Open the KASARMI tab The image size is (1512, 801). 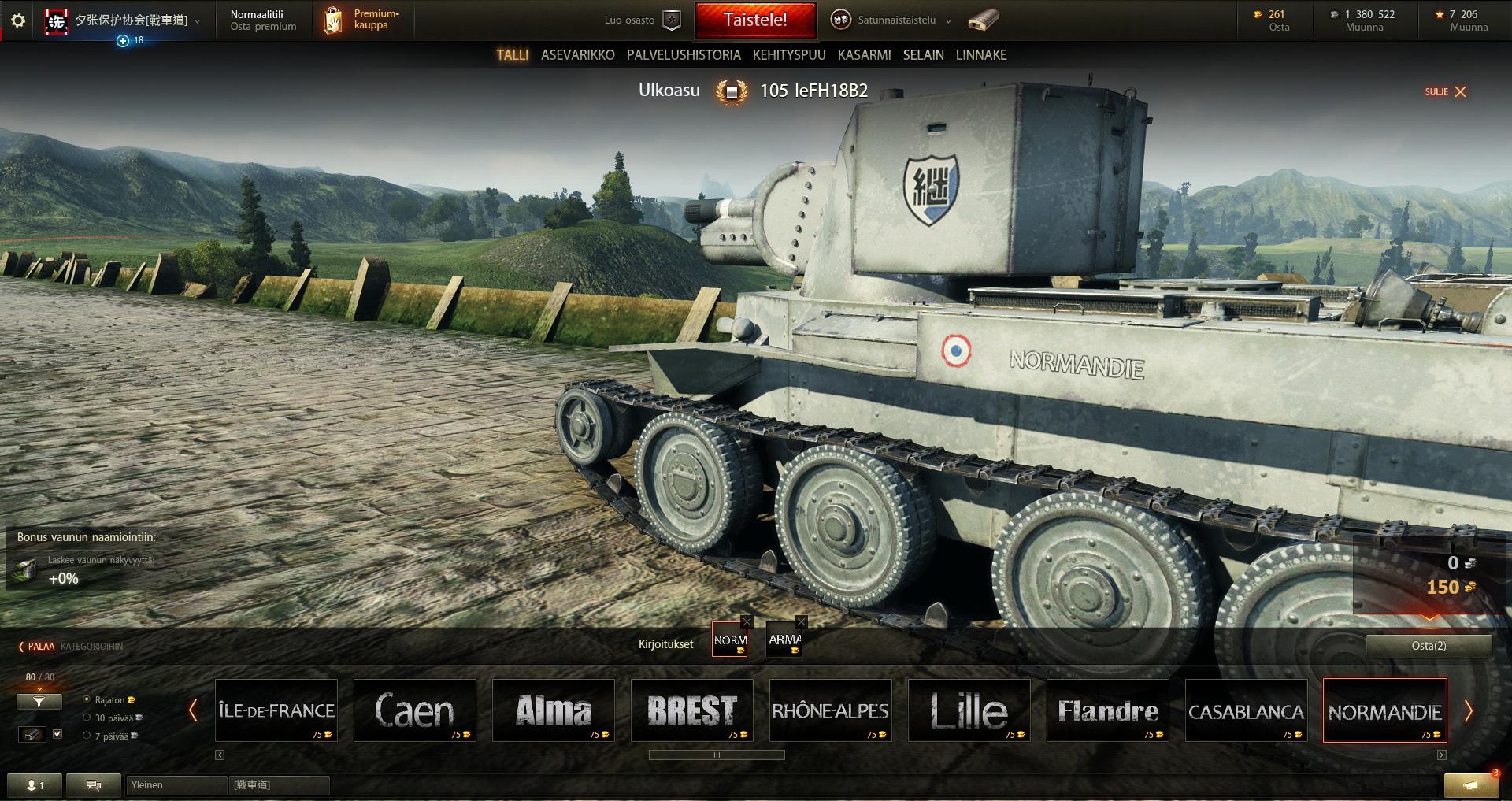point(864,55)
